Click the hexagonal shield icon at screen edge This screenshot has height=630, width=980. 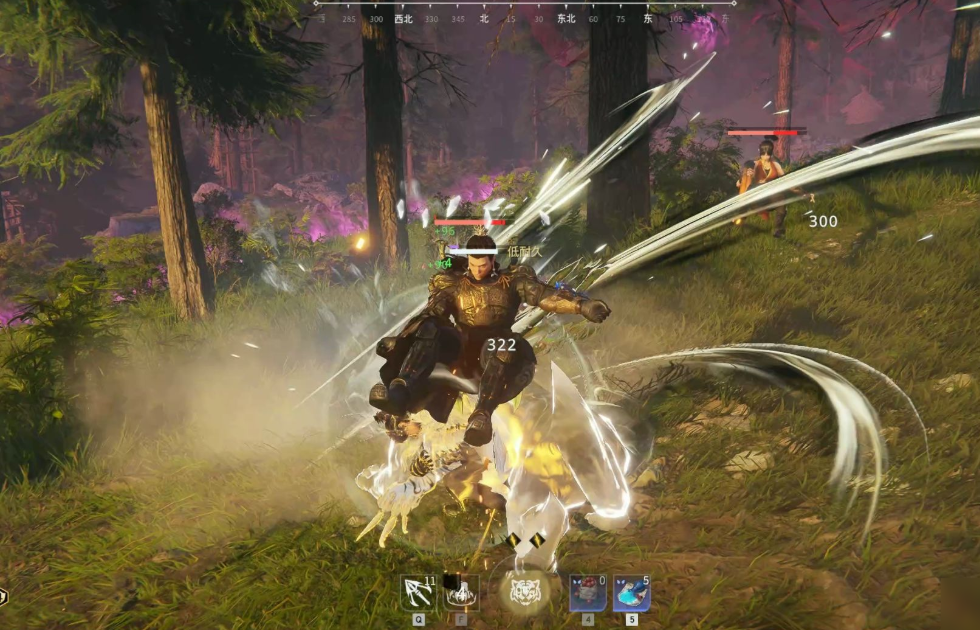tap(3, 596)
